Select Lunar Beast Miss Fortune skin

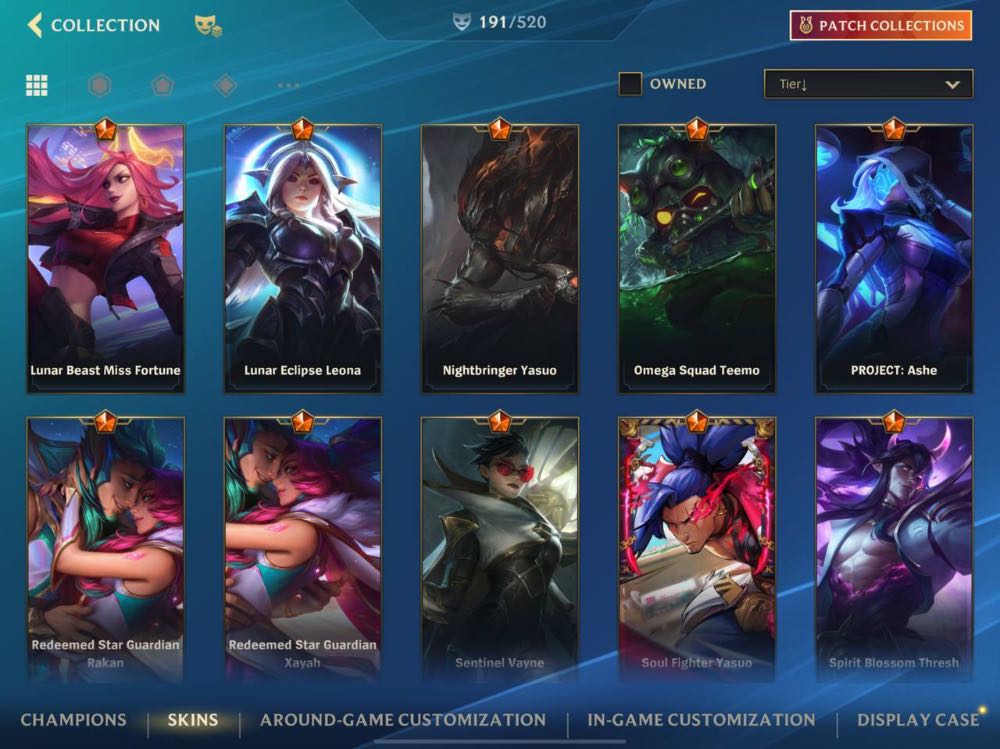coord(105,258)
